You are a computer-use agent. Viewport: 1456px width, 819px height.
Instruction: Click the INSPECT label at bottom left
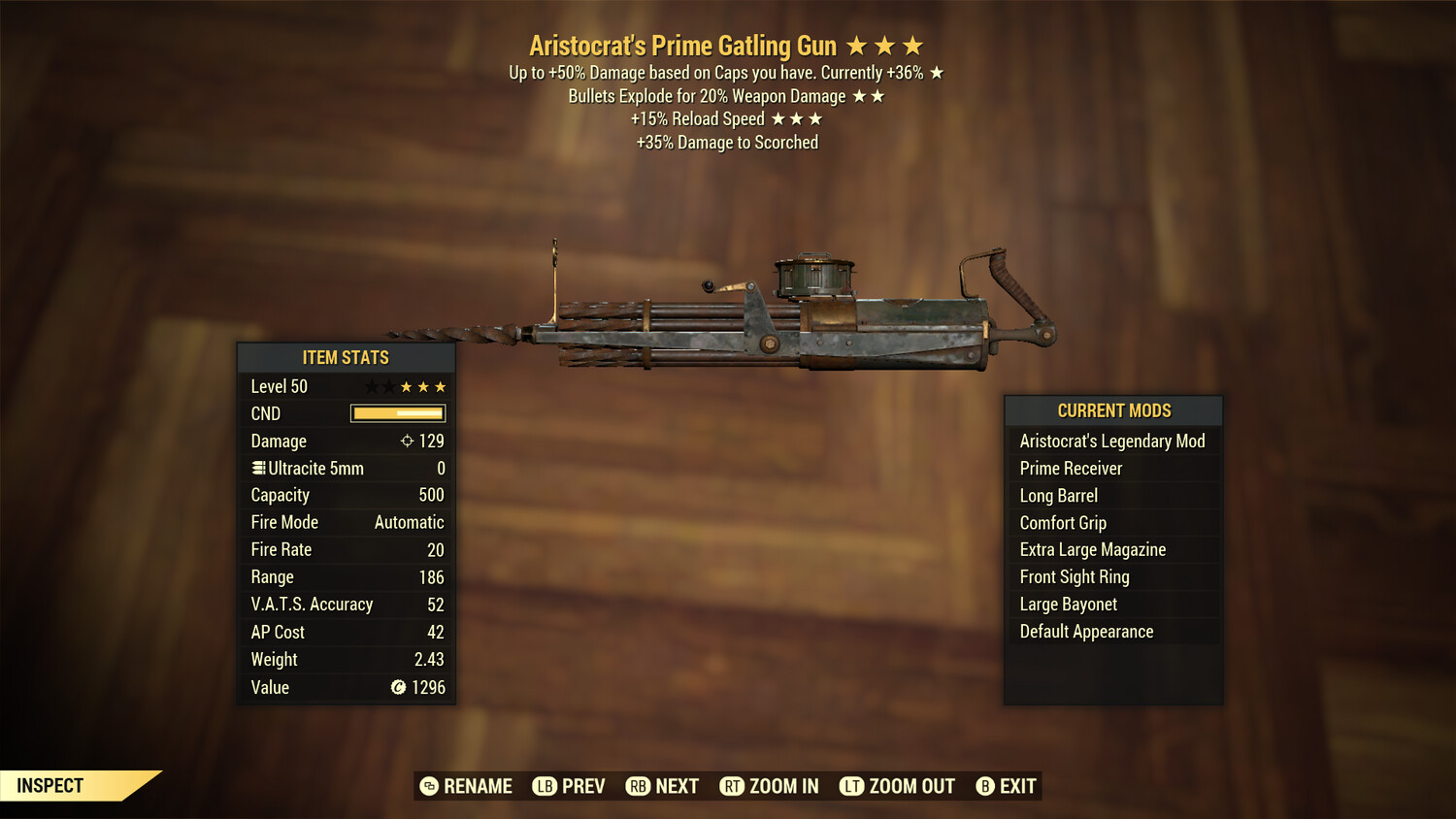coord(50,785)
